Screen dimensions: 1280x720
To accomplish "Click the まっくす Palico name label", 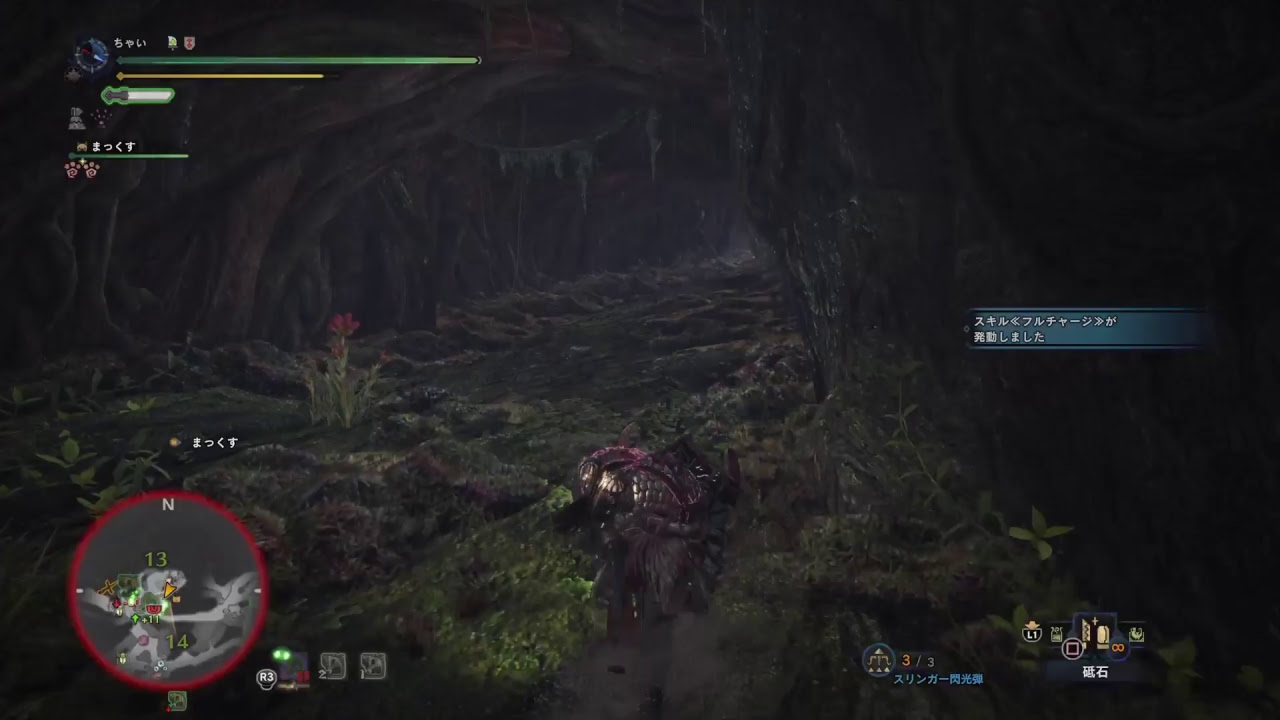I will (x=114, y=146).
